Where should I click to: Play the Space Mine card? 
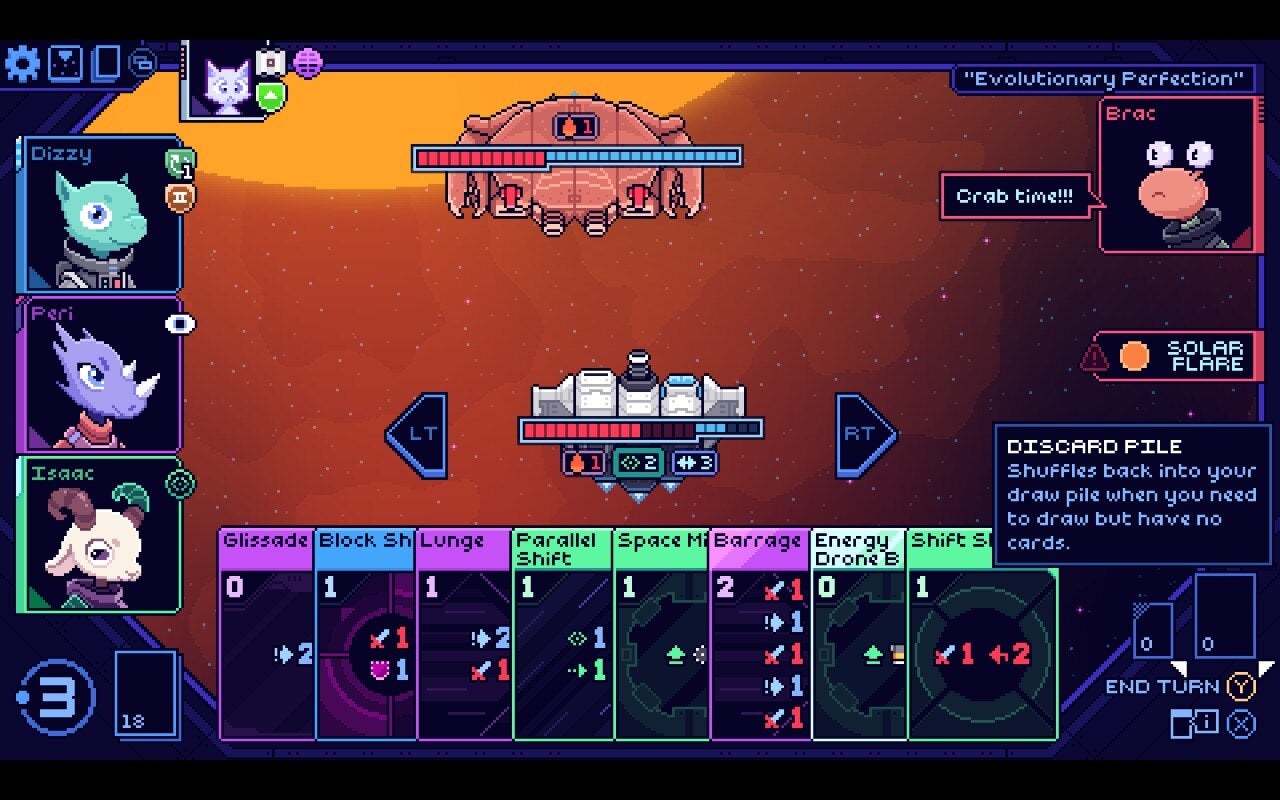(x=660, y=640)
